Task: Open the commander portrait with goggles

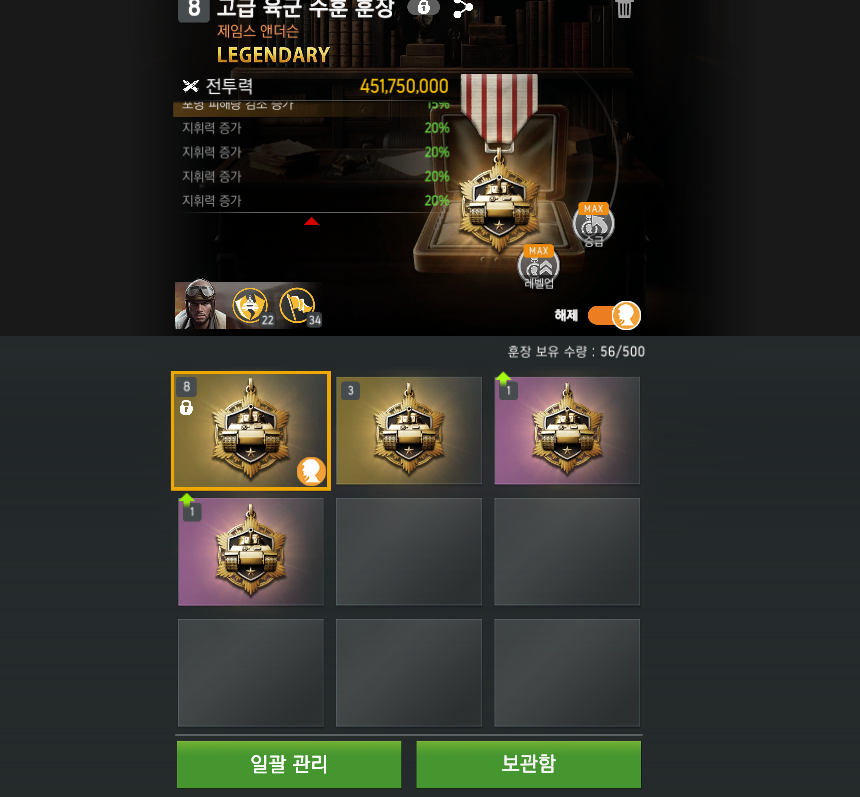Action: 200,305
